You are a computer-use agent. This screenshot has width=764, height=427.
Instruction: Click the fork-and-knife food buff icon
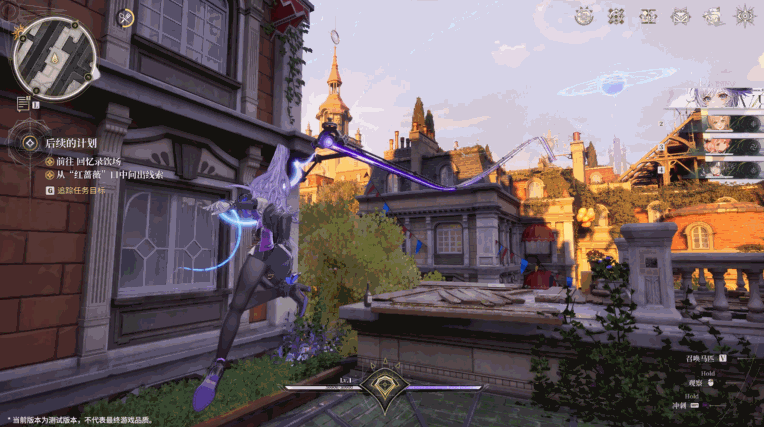click(x=125, y=17)
